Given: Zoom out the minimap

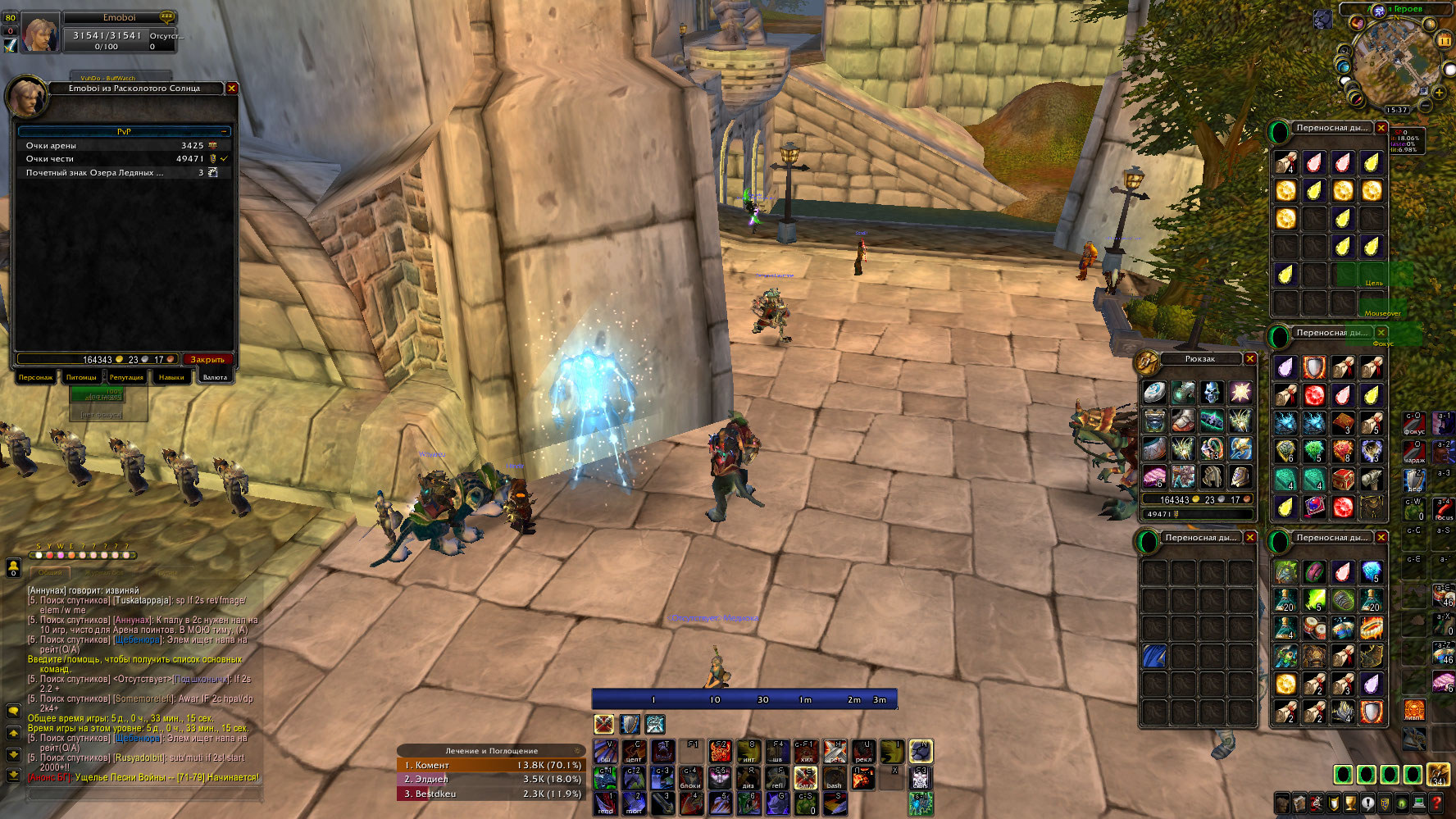Looking at the screenshot, I should point(1426,106).
